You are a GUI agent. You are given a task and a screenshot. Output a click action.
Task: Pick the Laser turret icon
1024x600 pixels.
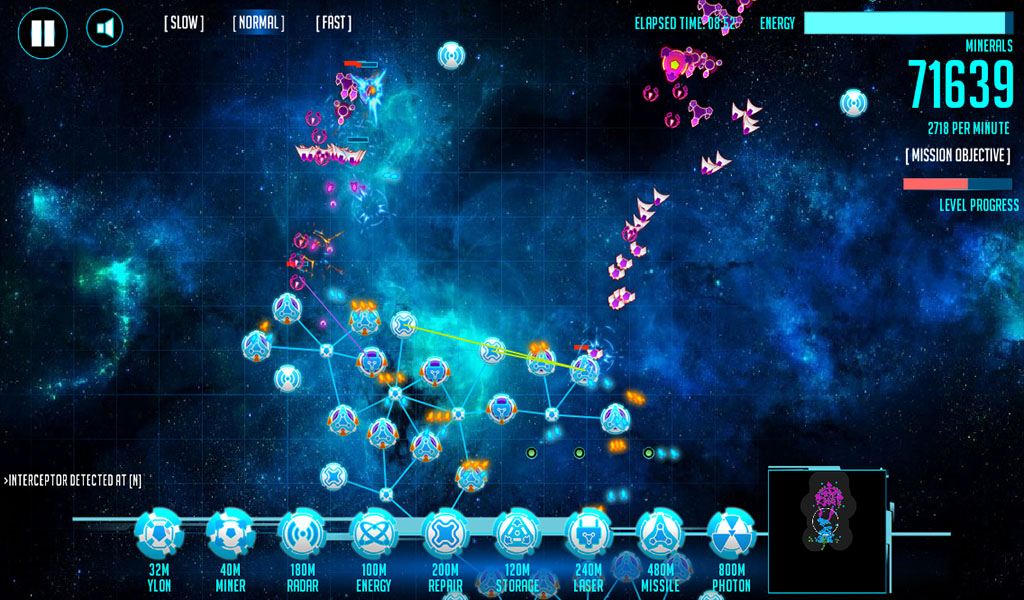pyautogui.click(x=588, y=534)
